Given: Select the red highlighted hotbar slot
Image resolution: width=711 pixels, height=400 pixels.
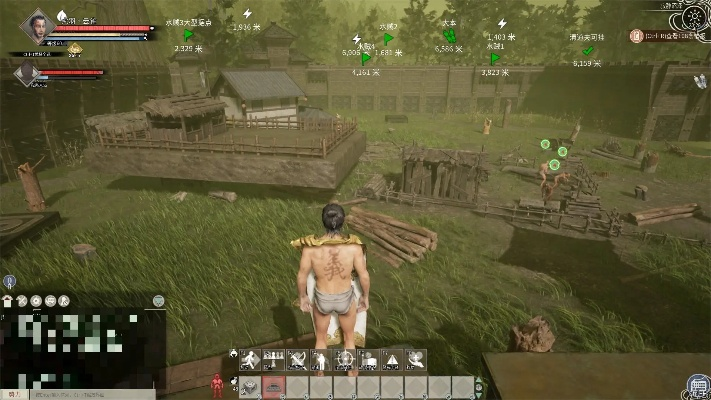Looking at the screenshot, I should (272, 386).
